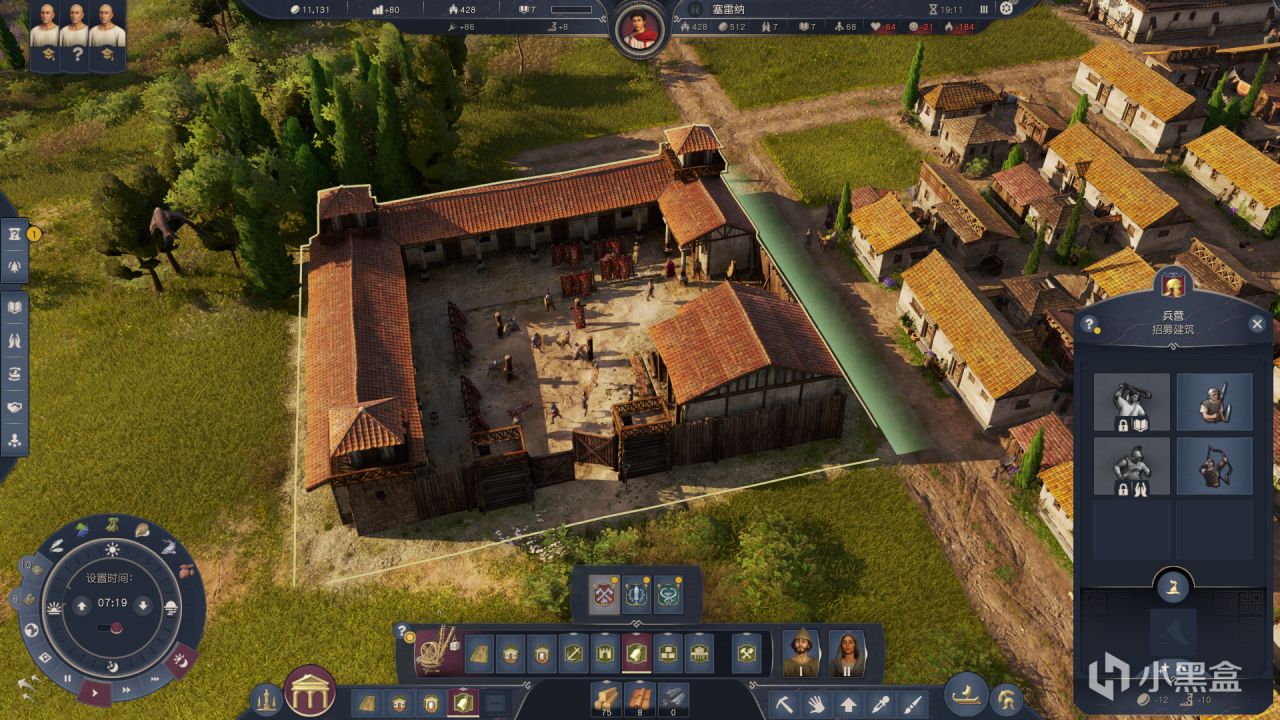Choose the crossed-axes red shield tab
Screen dimensions: 1280x720
coord(602,594)
